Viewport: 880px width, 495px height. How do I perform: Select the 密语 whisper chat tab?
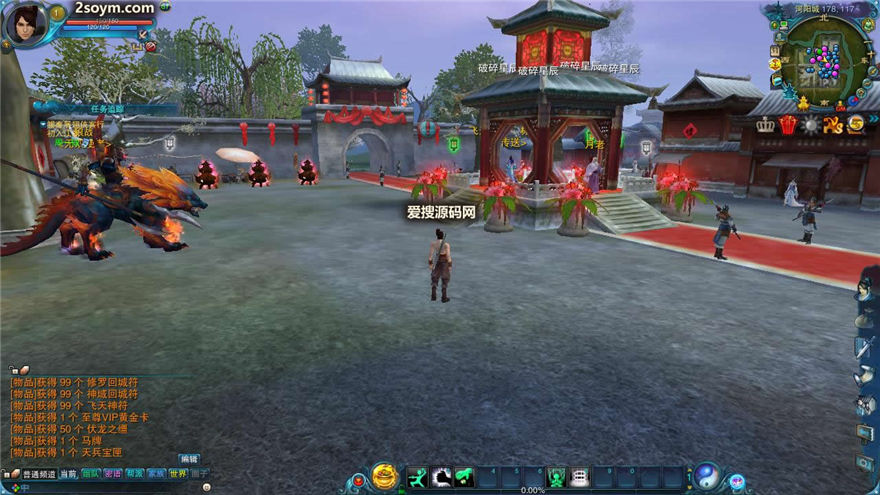112,474
